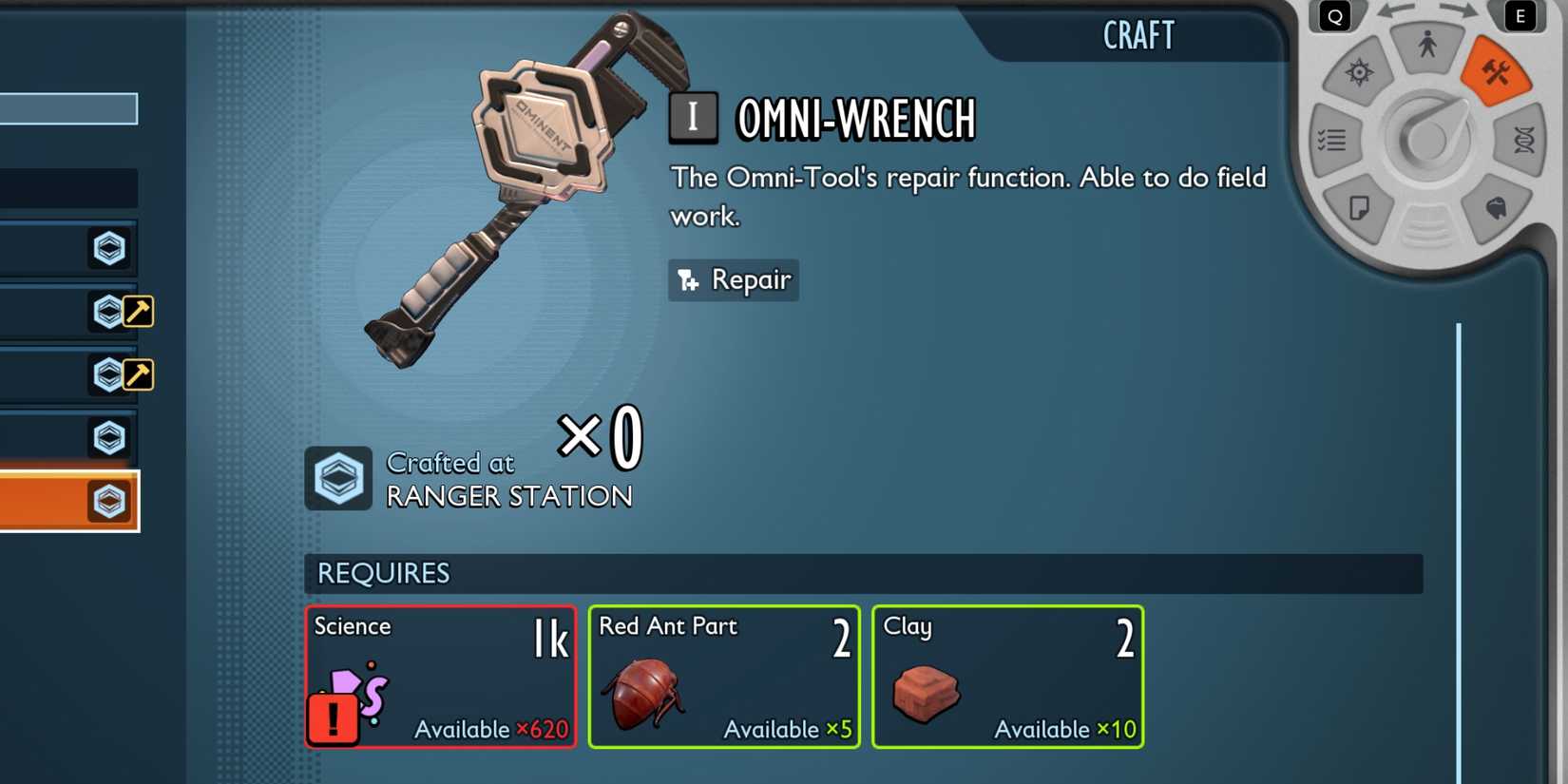The width and height of the screenshot is (1568, 784).
Task: Select the orange crafting tools tab
Action: point(1496,73)
